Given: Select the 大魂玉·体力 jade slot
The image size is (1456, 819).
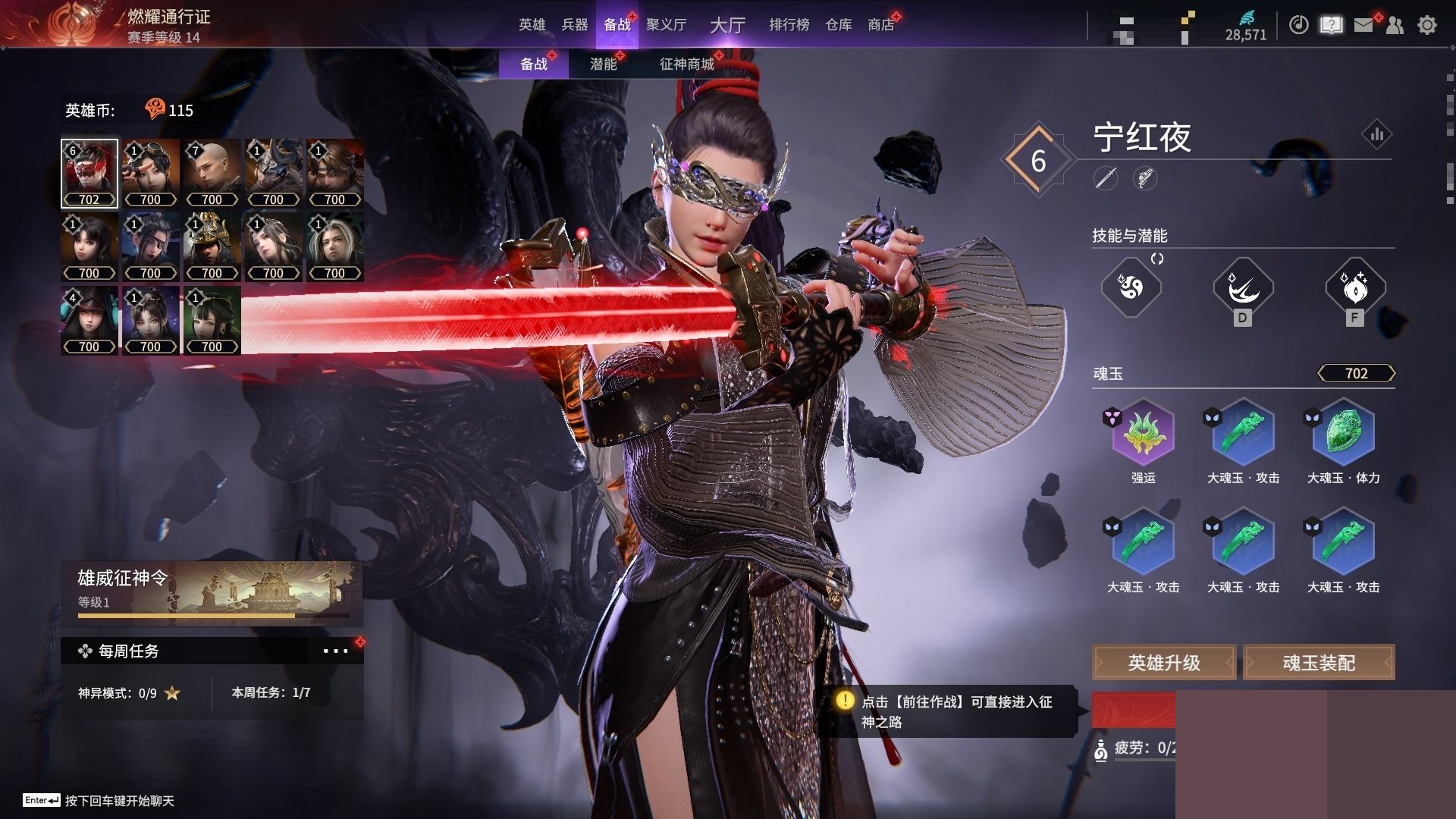Looking at the screenshot, I should click(x=1343, y=434).
